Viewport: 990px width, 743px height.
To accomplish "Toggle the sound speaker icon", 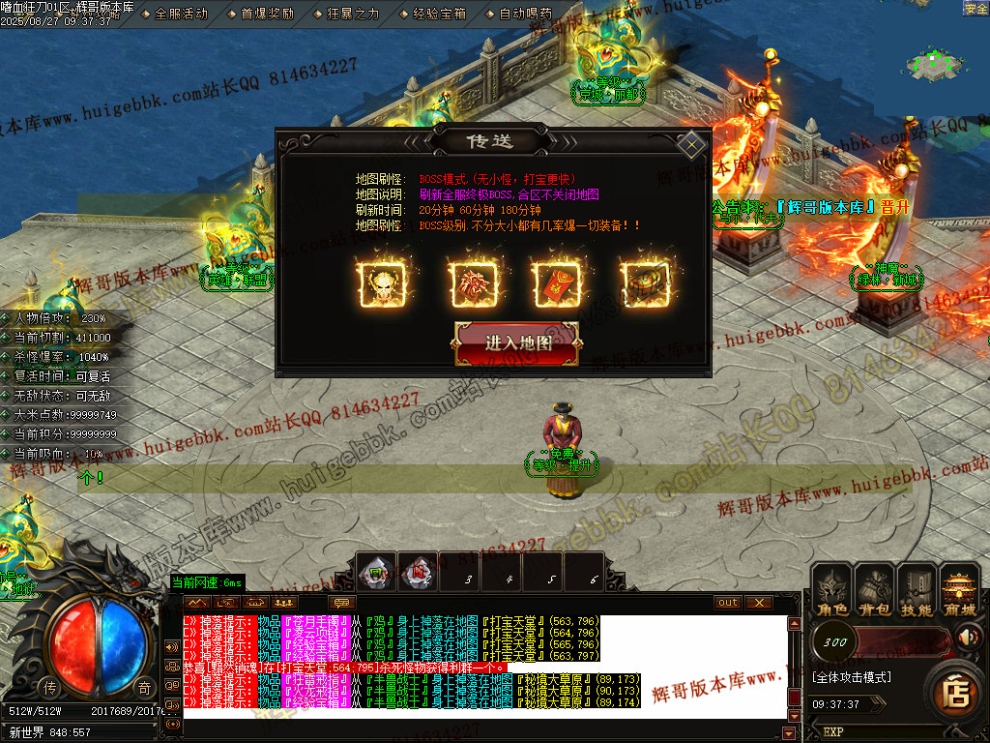I will click(968, 637).
